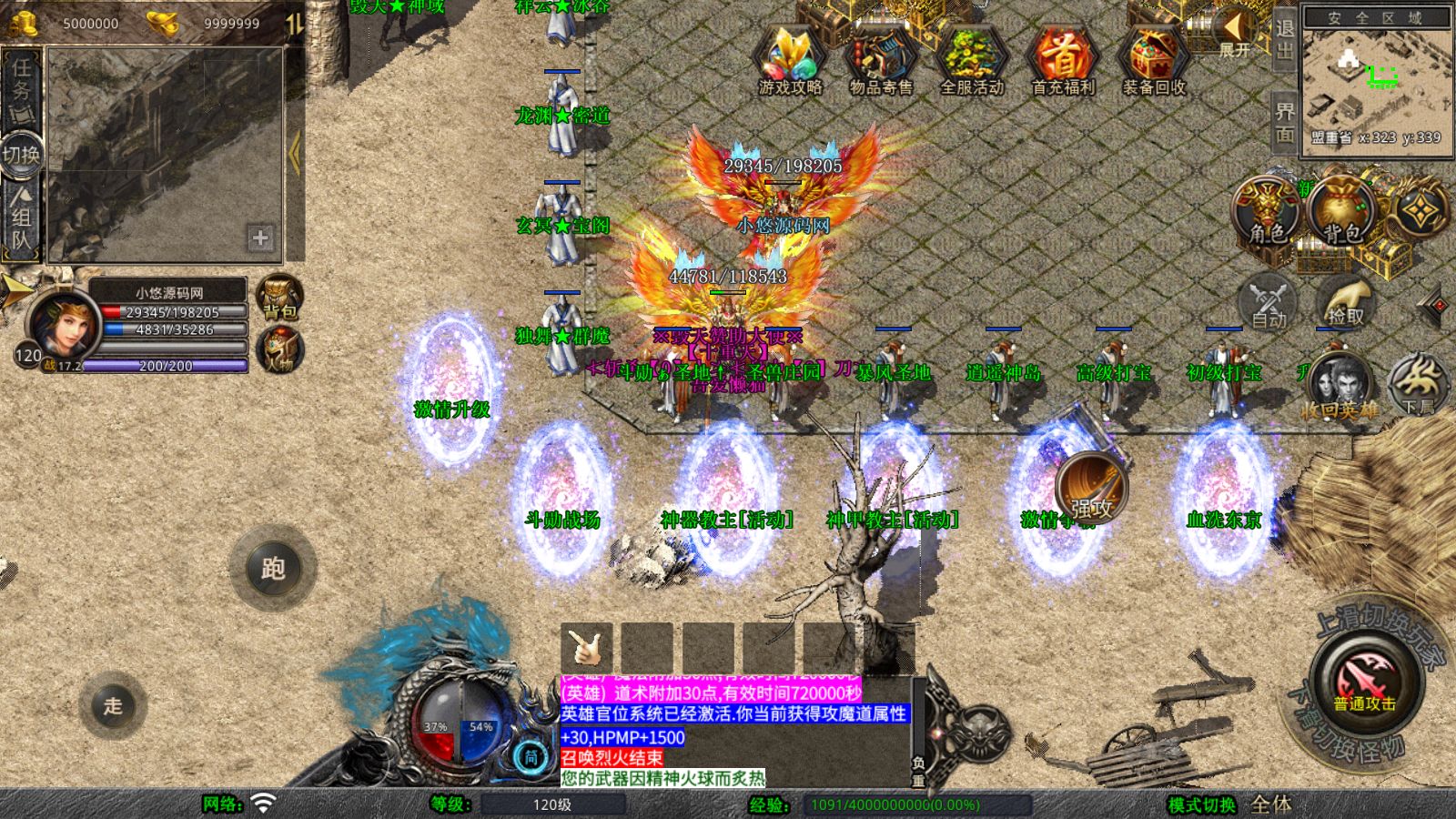The image size is (1456, 819).
Task: Open the 游戏攻略 game guide
Action: click(790, 59)
